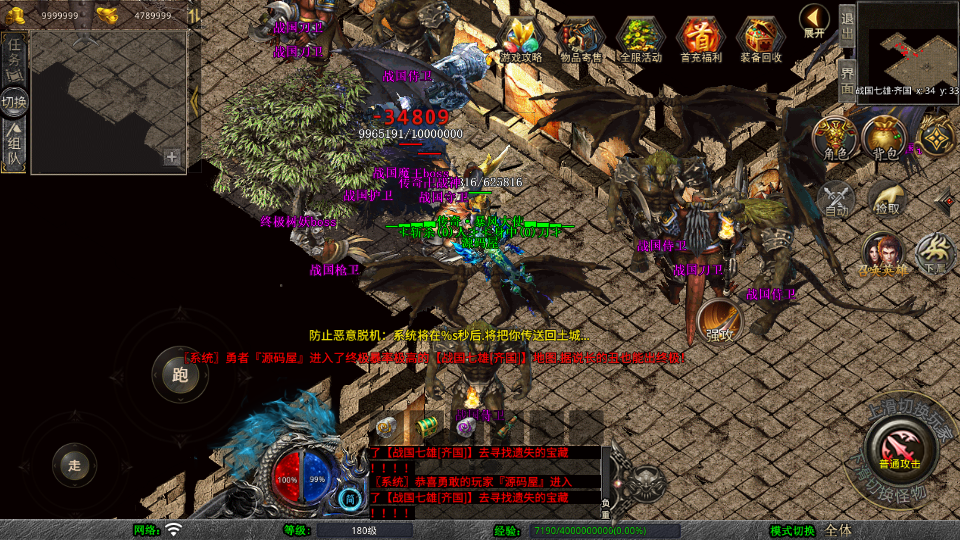Open the 背包 backpack

(885, 139)
